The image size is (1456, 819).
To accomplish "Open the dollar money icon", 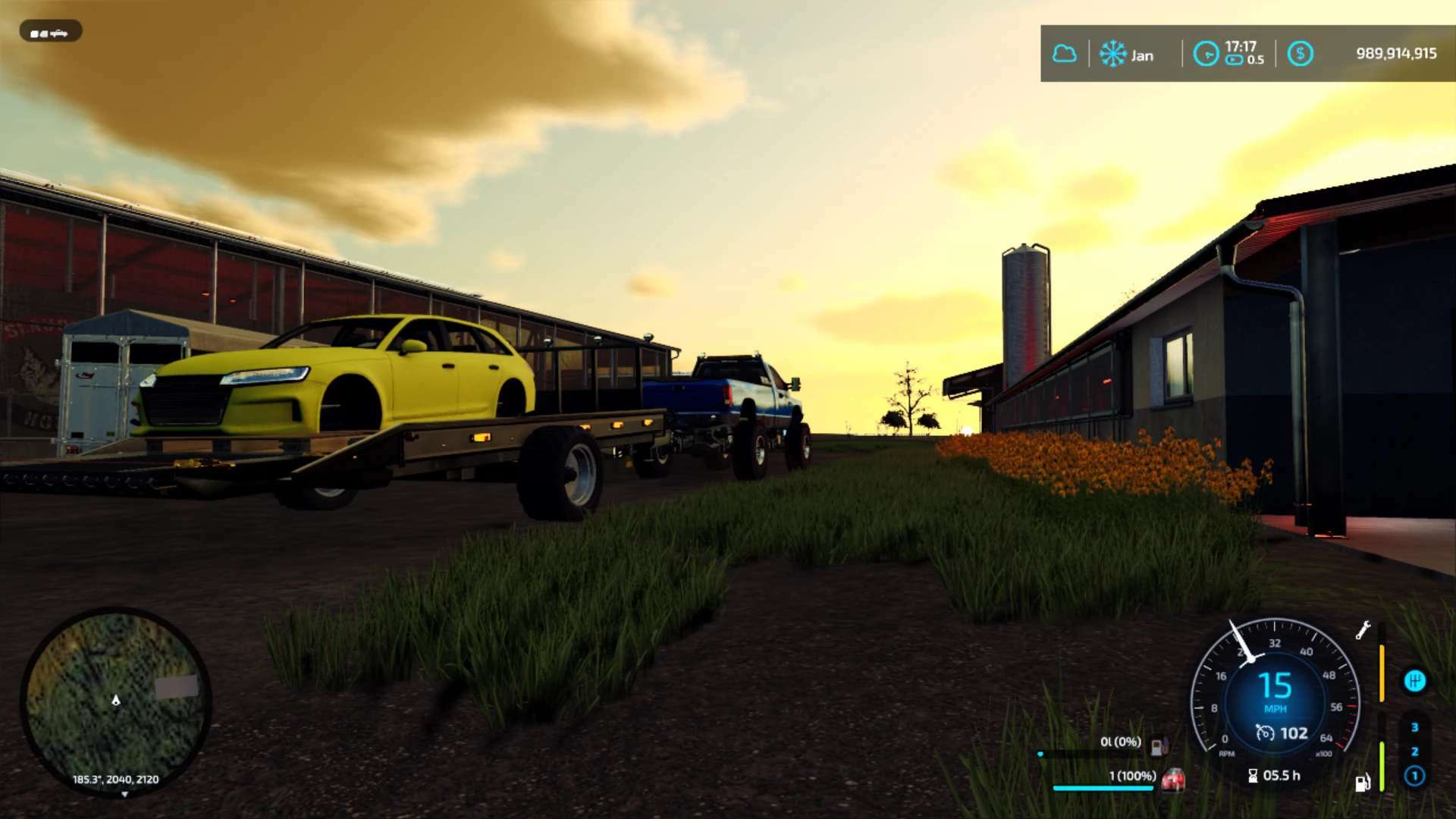I will [x=1300, y=54].
